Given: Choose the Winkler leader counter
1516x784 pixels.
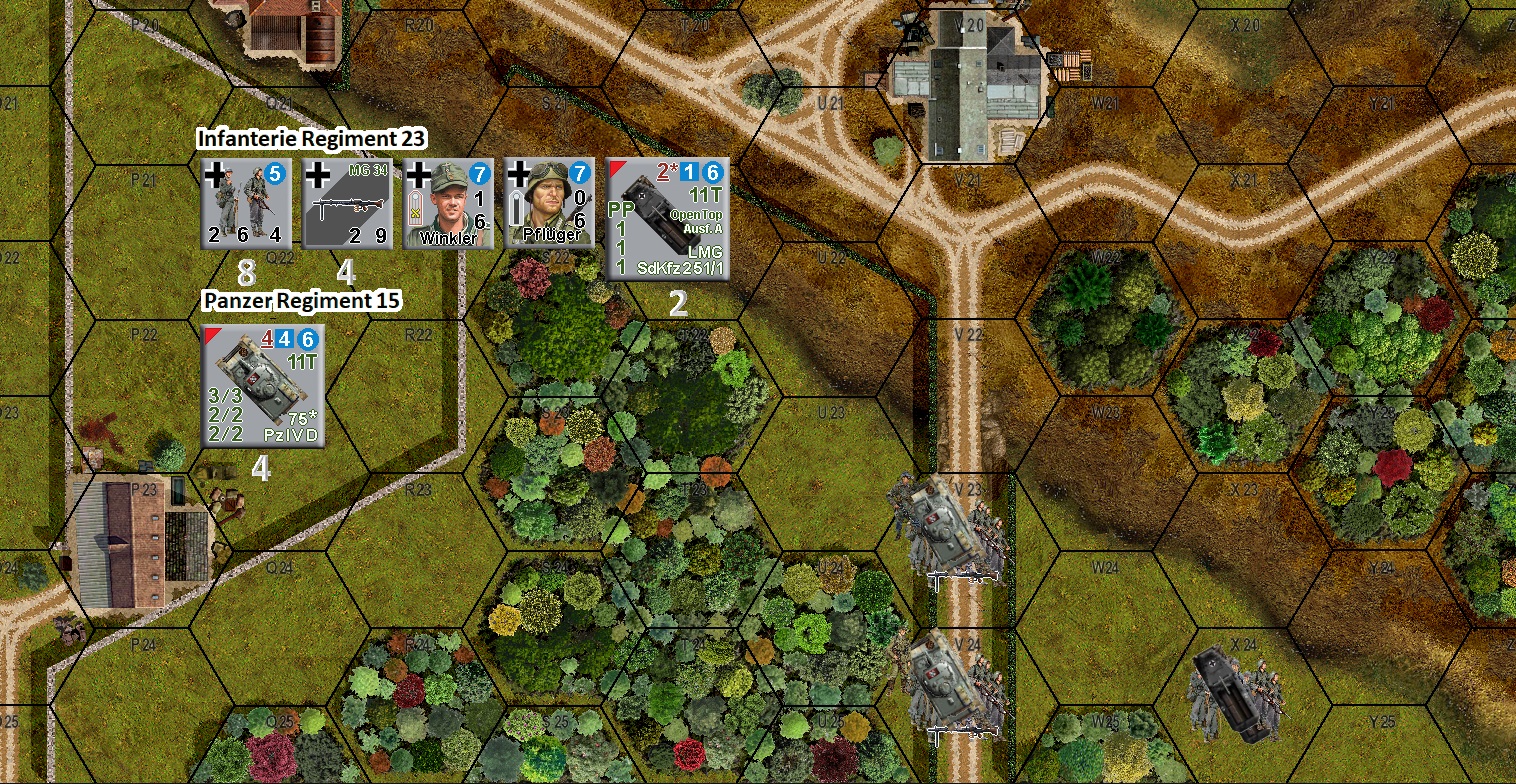Looking at the screenshot, I should (448, 203).
